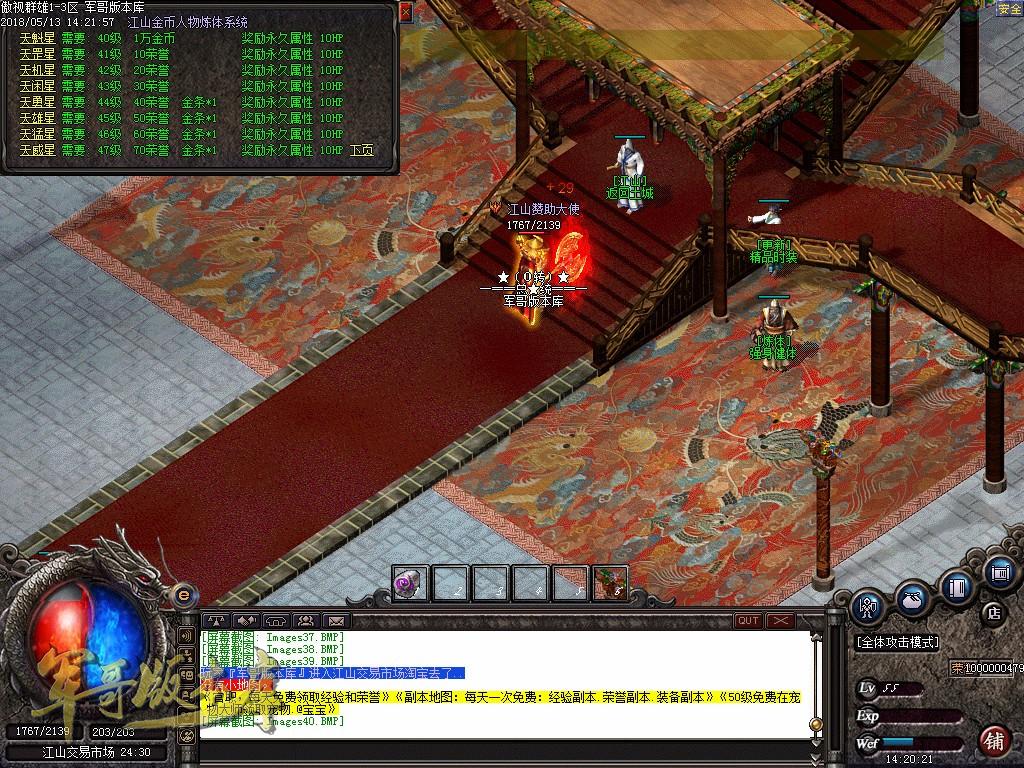Image resolution: width=1024 pixels, height=768 pixels.
Task: Click the red 铺 stall button
Action: [993, 741]
